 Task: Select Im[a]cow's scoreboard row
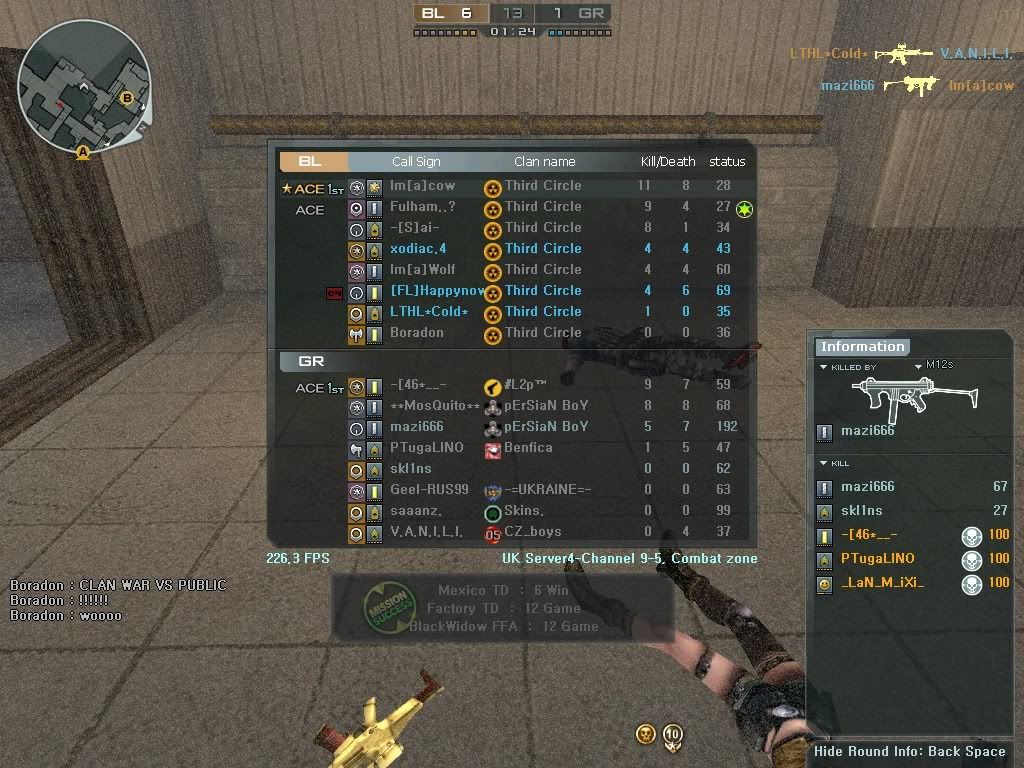point(512,186)
